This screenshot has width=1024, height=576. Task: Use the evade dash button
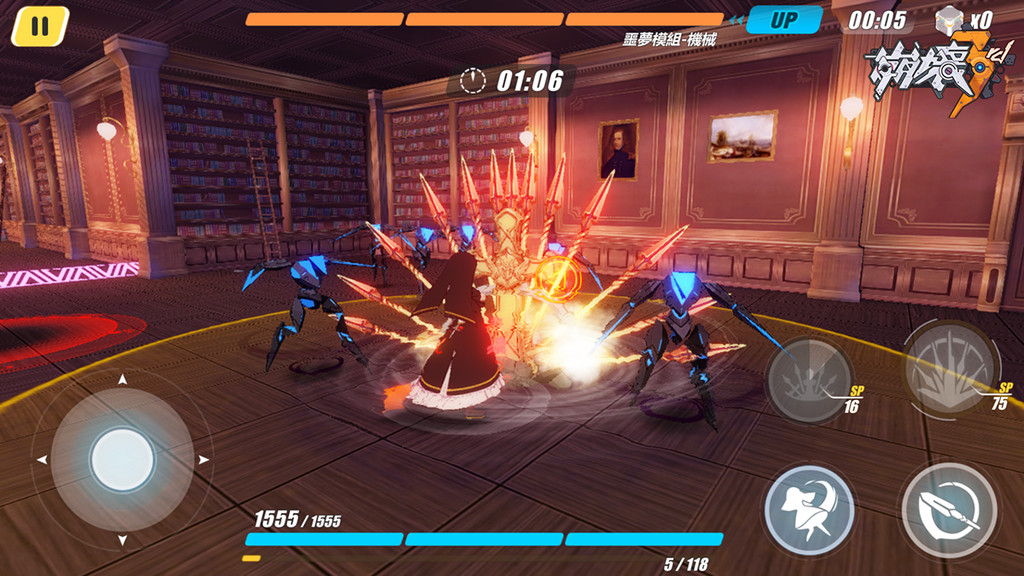coord(809,510)
